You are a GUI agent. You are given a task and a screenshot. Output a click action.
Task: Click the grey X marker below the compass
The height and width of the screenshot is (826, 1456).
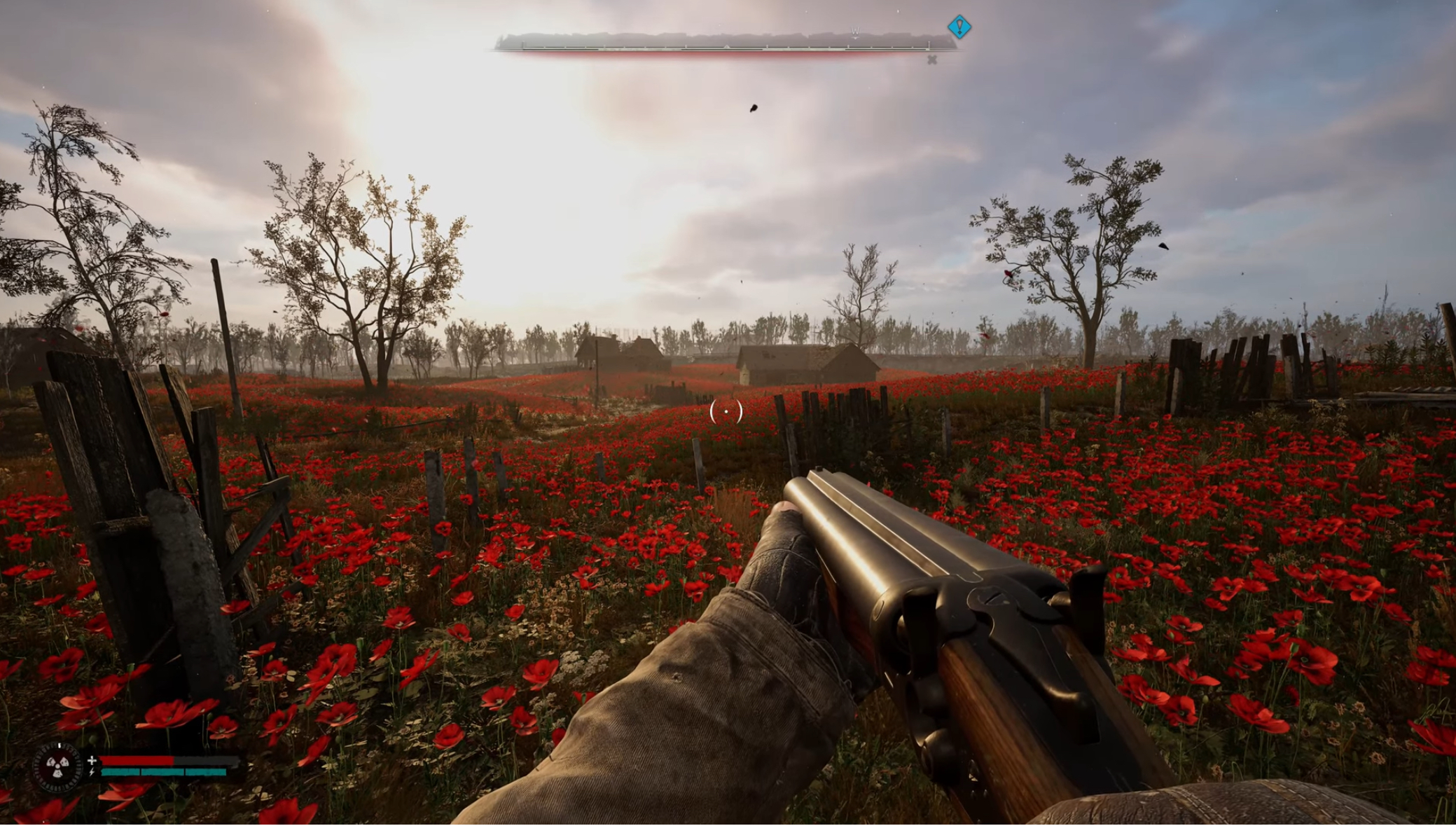pos(932,60)
